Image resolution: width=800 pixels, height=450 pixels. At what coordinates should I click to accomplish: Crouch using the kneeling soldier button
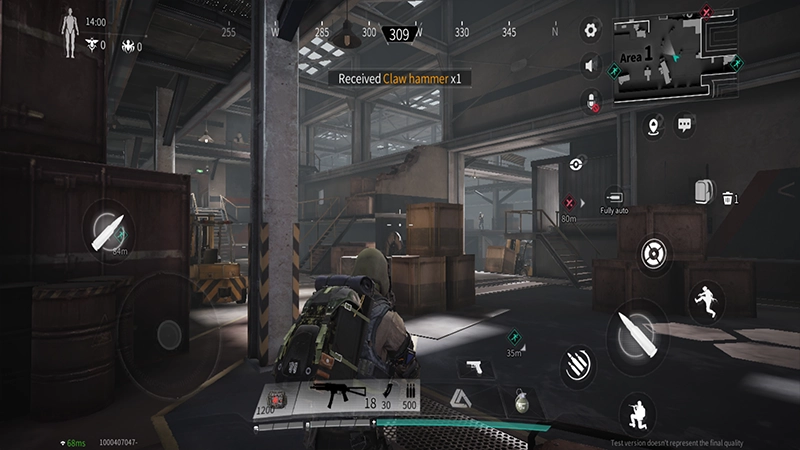pyautogui.click(x=637, y=410)
